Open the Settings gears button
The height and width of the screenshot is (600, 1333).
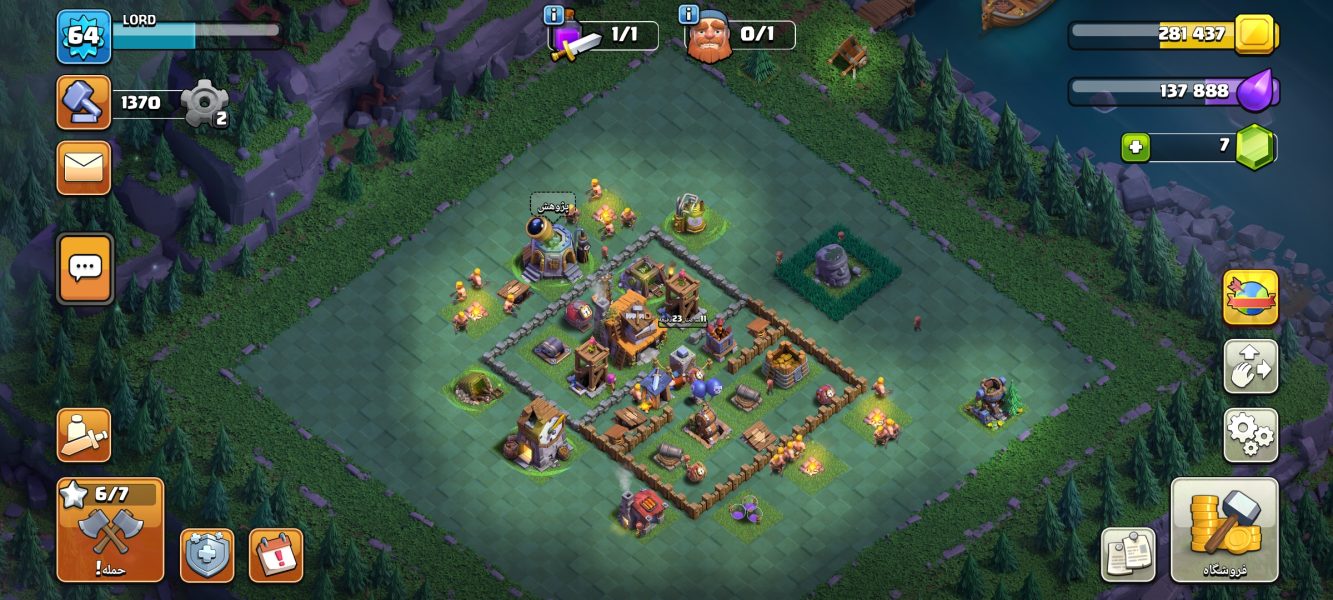(1250, 435)
